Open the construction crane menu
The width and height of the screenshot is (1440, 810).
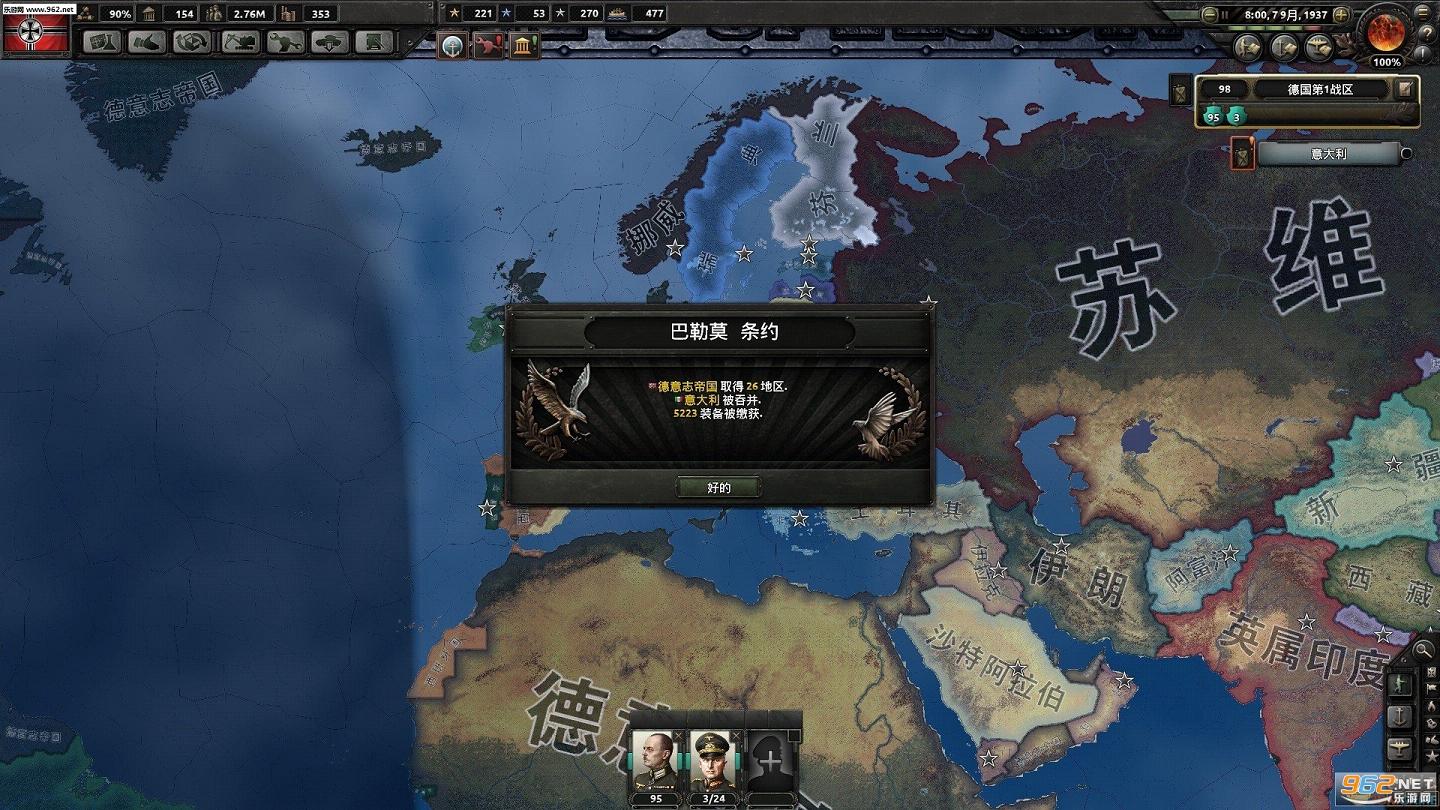[240, 42]
